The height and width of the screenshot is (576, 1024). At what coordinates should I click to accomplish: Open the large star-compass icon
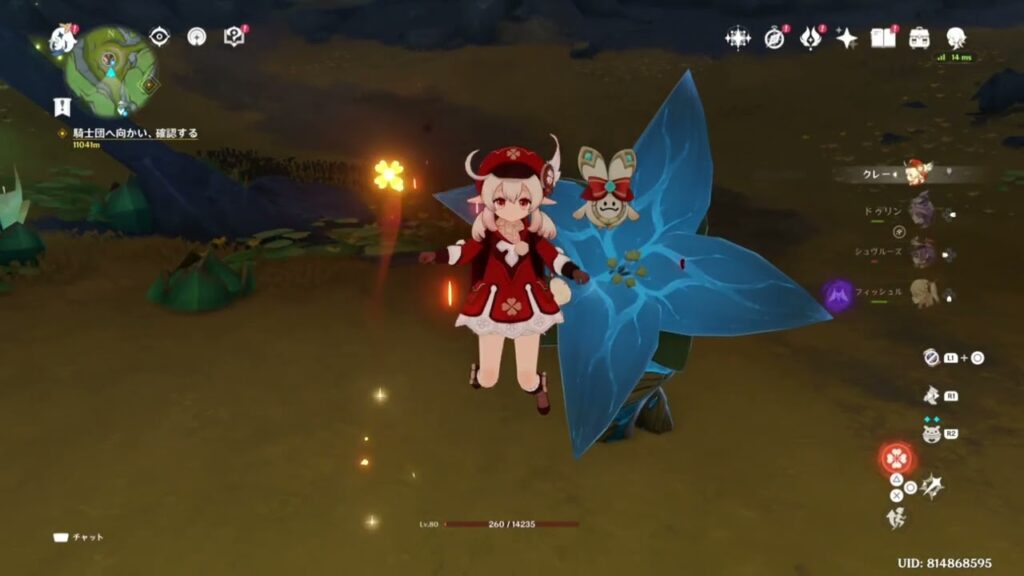click(738, 38)
